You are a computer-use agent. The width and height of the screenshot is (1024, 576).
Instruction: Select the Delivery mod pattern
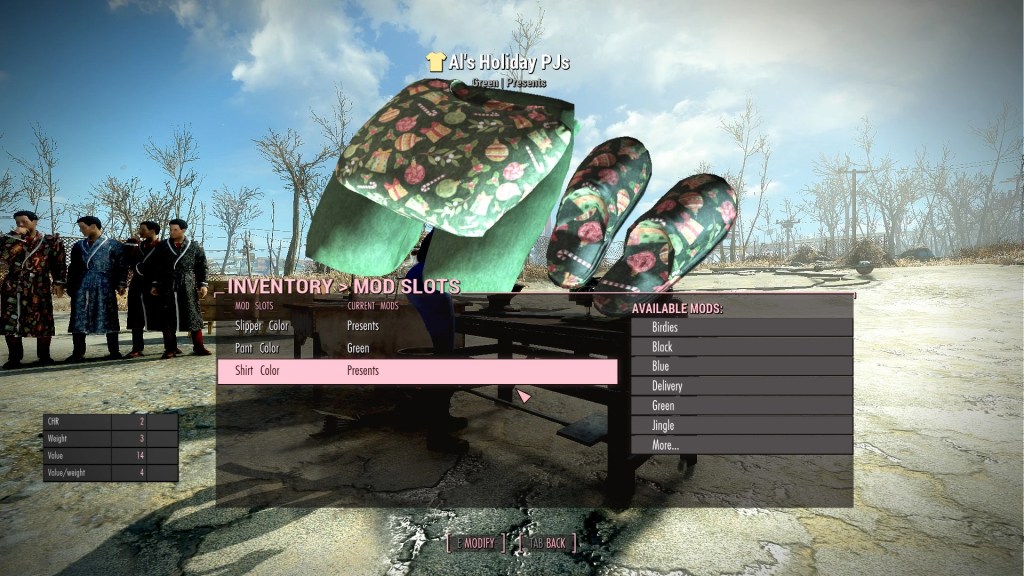click(x=741, y=386)
